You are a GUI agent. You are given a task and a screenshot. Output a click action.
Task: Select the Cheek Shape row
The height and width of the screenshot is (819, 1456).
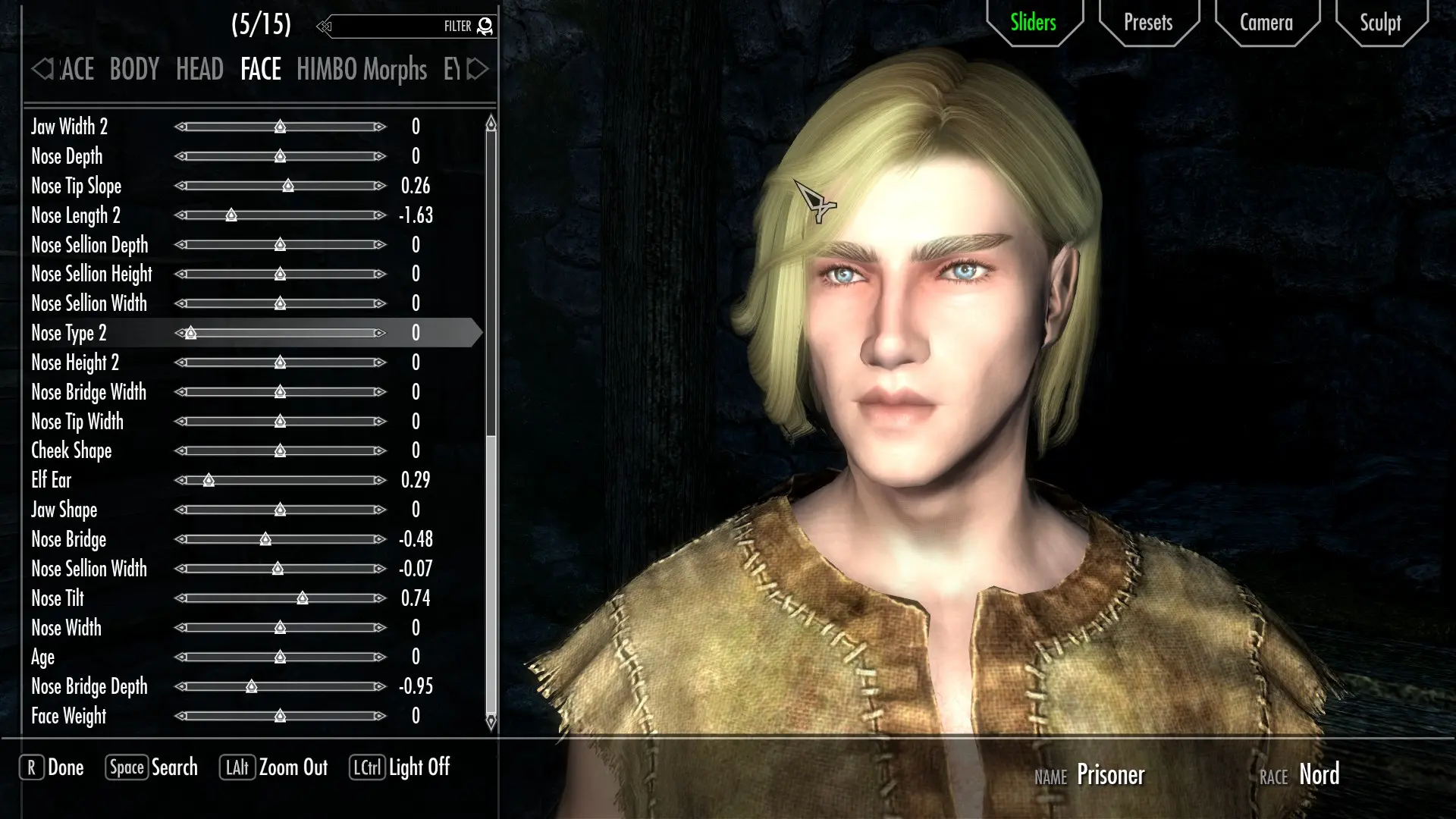point(71,451)
